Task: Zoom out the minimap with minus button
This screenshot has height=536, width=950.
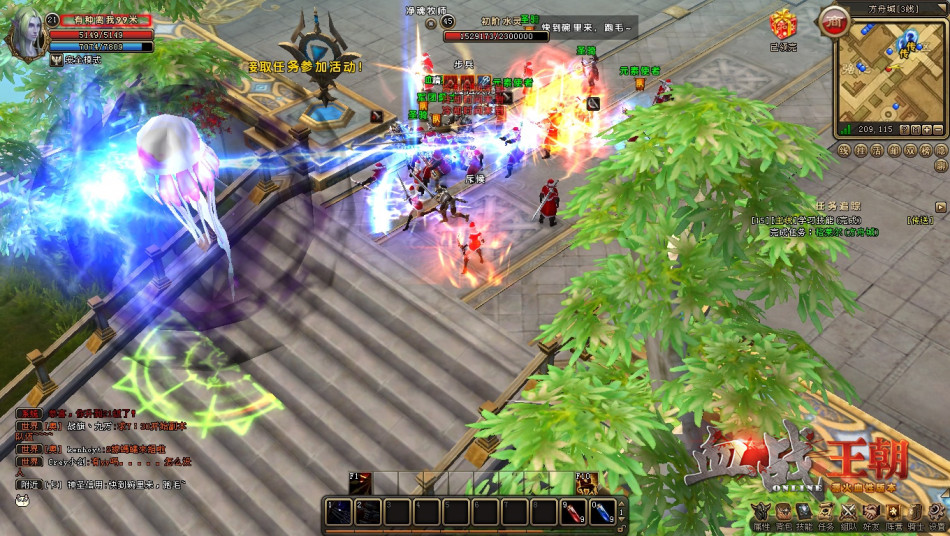Action: click(938, 129)
